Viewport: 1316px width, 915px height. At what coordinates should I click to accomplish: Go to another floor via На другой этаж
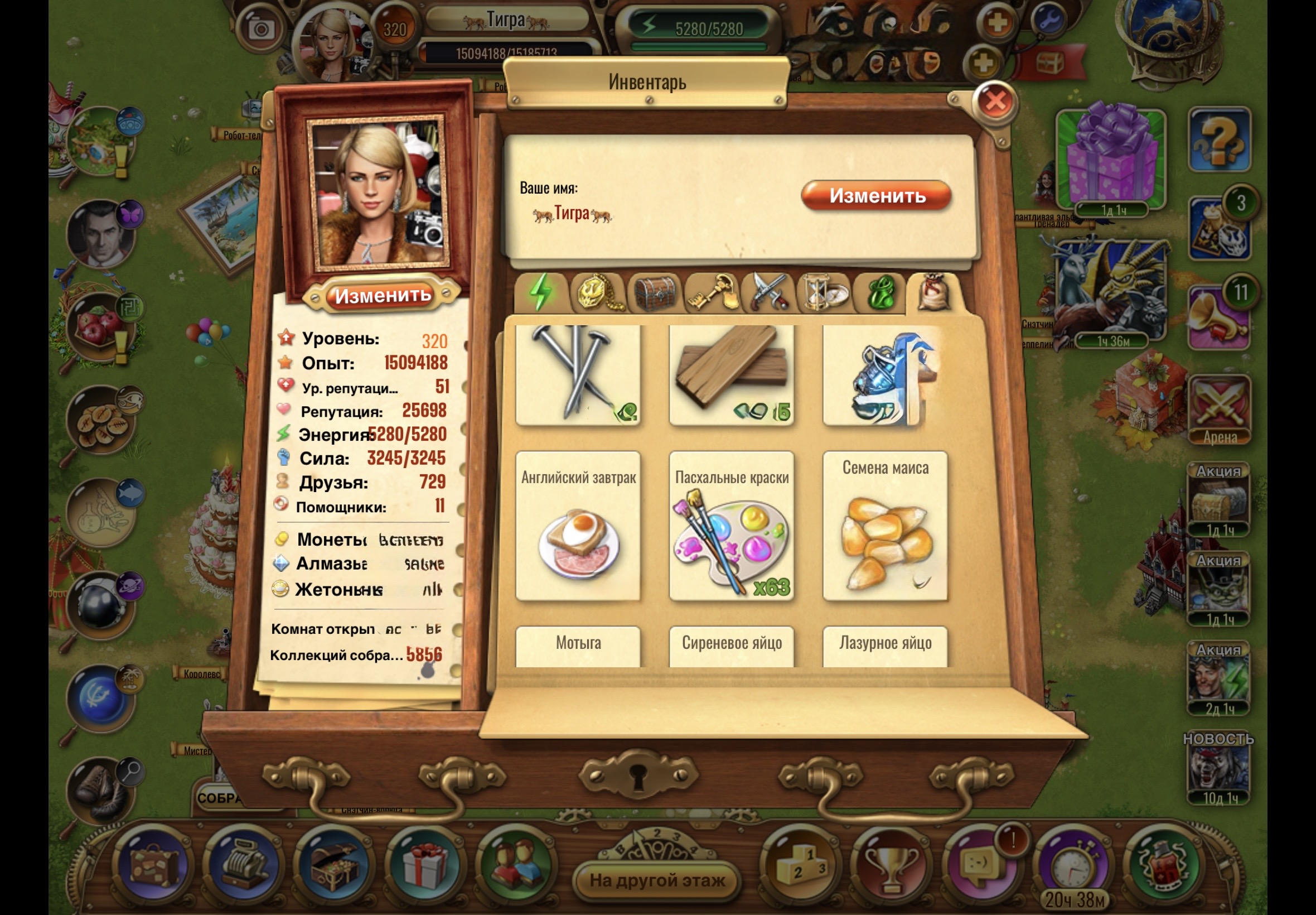tap(657, 879)
